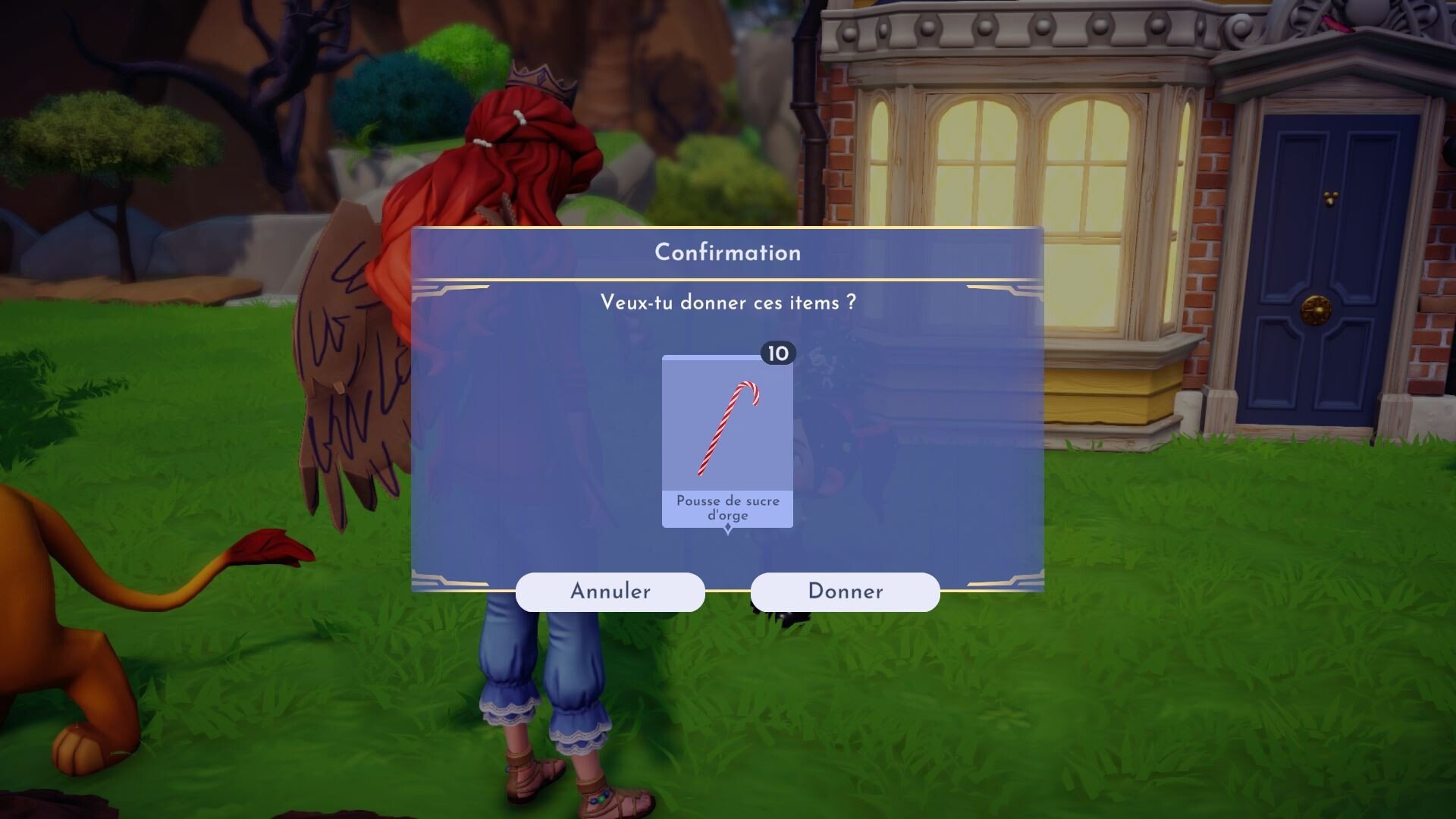Select the Pousse de sucre d'orge item card

(727, 441)
